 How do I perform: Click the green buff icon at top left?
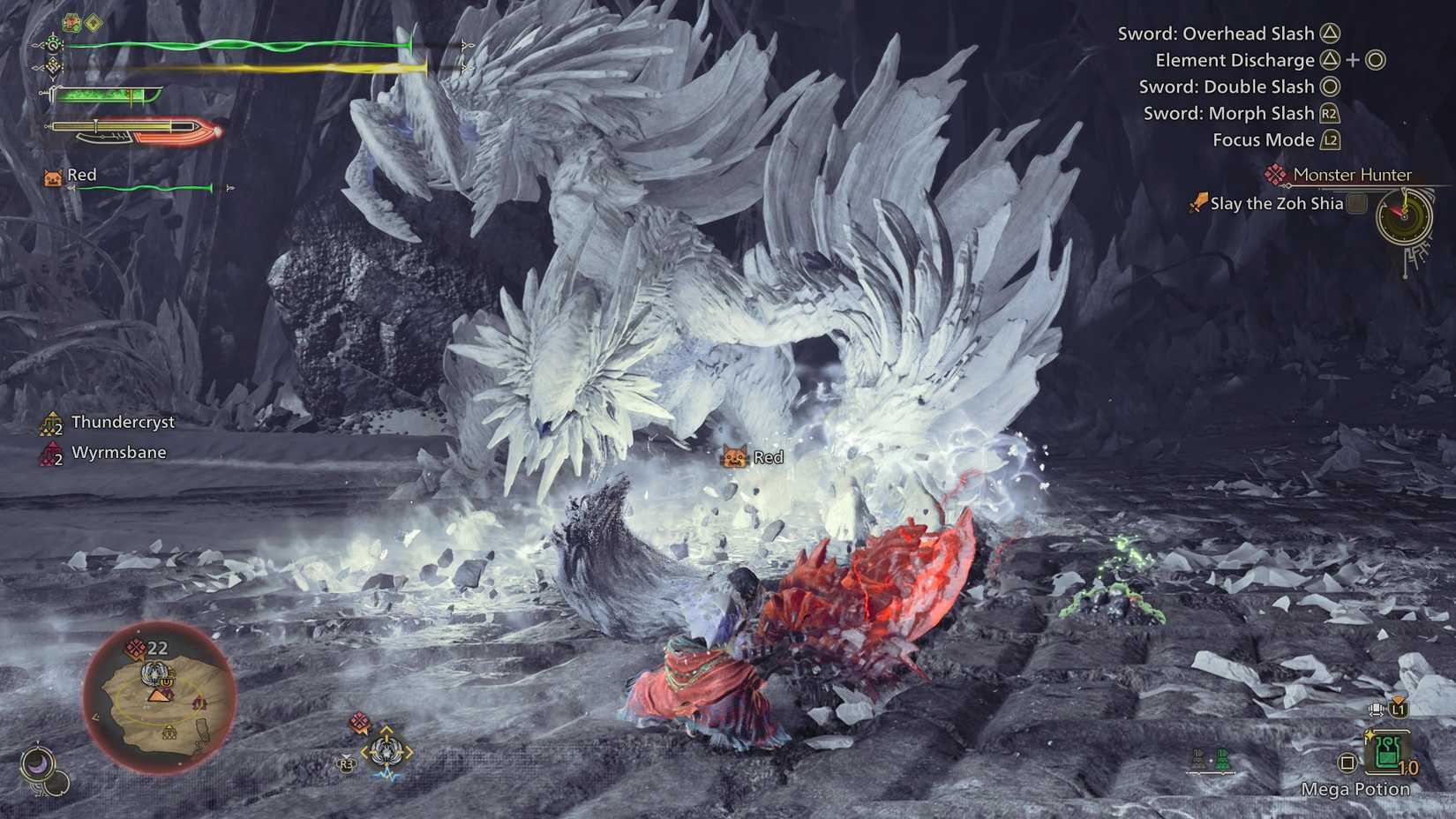(x=71, y=22)
